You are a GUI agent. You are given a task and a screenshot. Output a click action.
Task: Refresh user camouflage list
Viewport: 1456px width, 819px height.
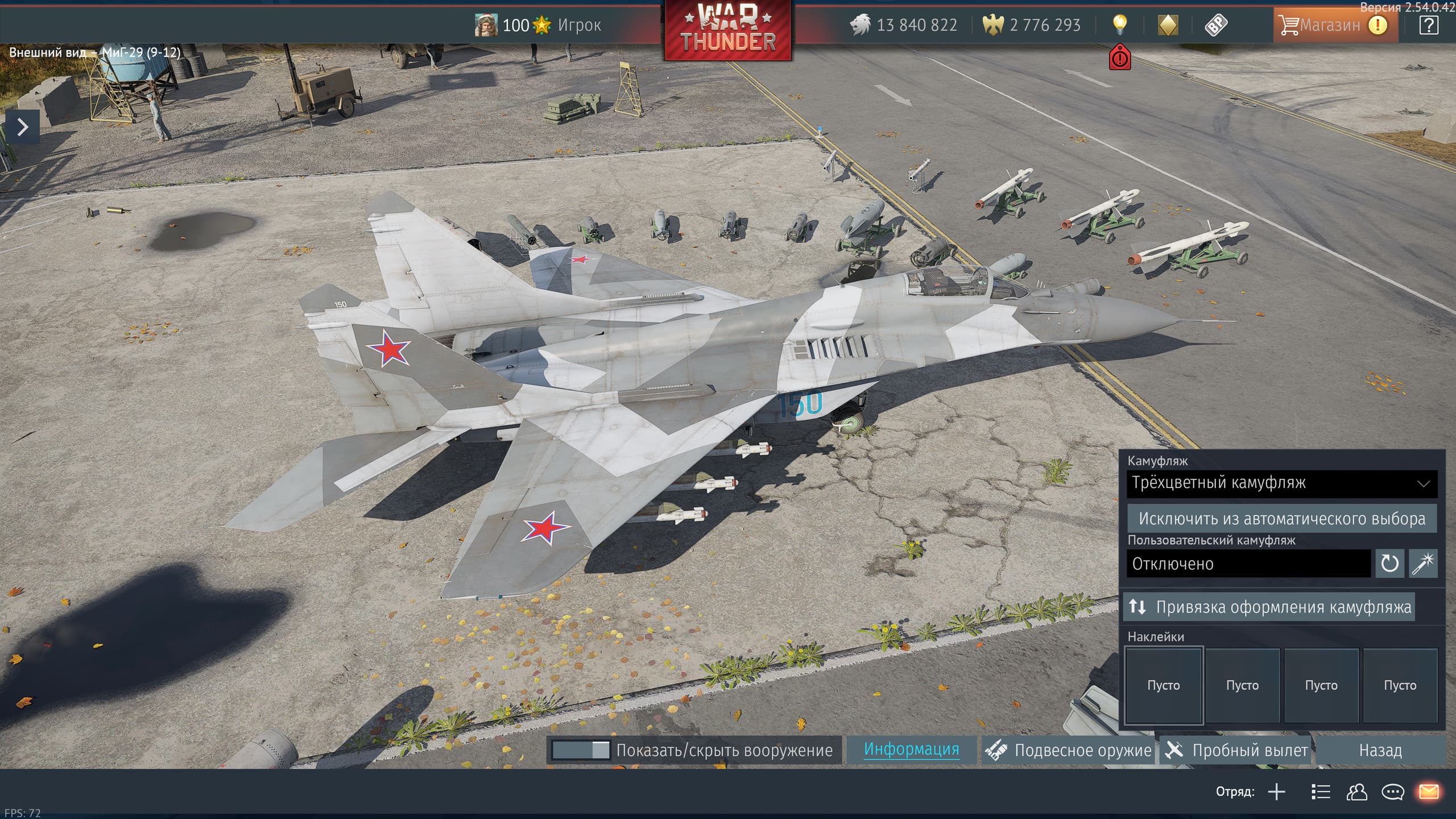click(1389, 564)
